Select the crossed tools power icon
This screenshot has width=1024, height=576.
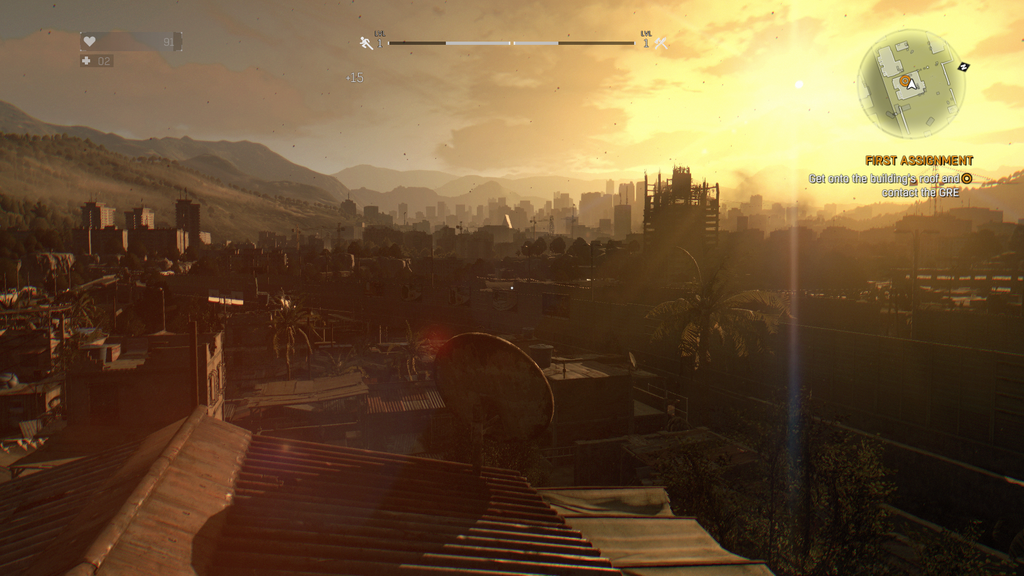click(x=661, y=43)
